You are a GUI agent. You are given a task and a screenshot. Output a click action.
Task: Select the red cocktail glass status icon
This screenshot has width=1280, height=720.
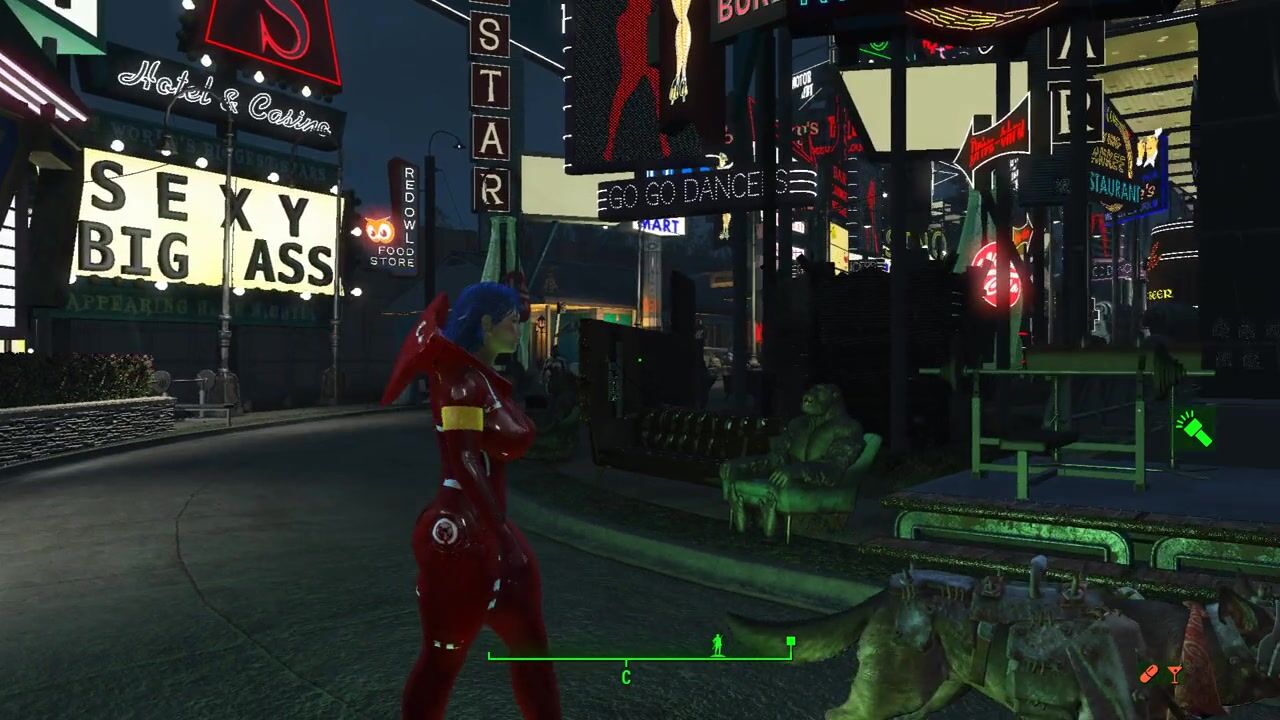(x=1174, y=675)
